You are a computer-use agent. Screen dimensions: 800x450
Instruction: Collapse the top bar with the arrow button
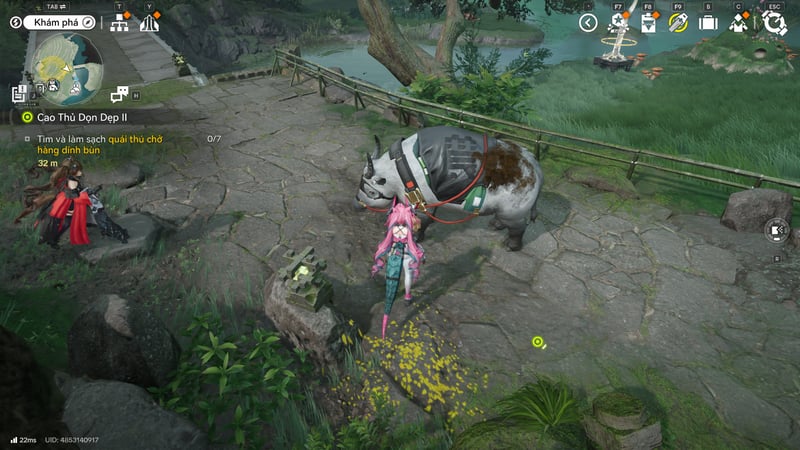click(588, 22)
